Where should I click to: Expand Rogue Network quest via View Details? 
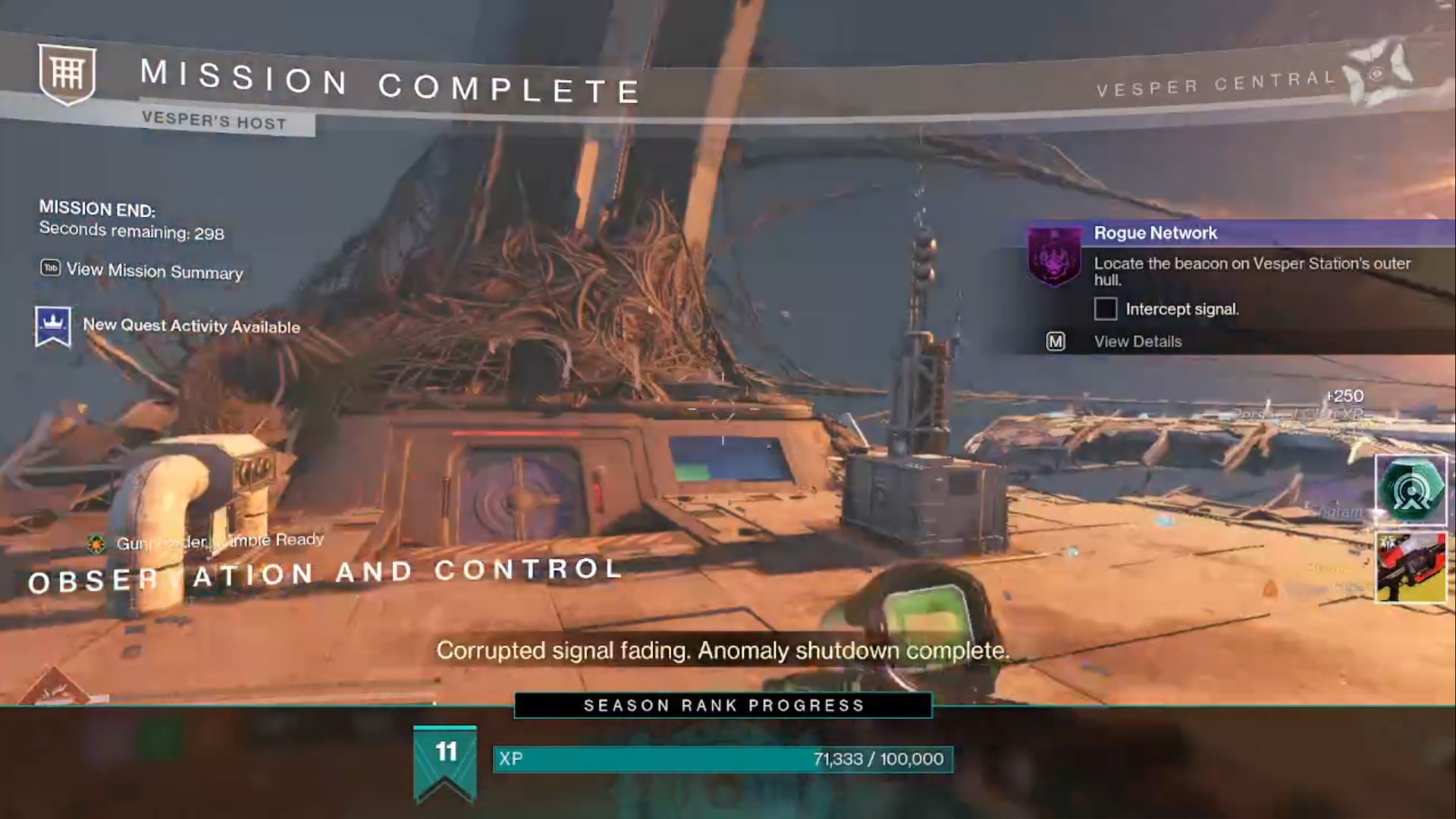[1136, 341]
